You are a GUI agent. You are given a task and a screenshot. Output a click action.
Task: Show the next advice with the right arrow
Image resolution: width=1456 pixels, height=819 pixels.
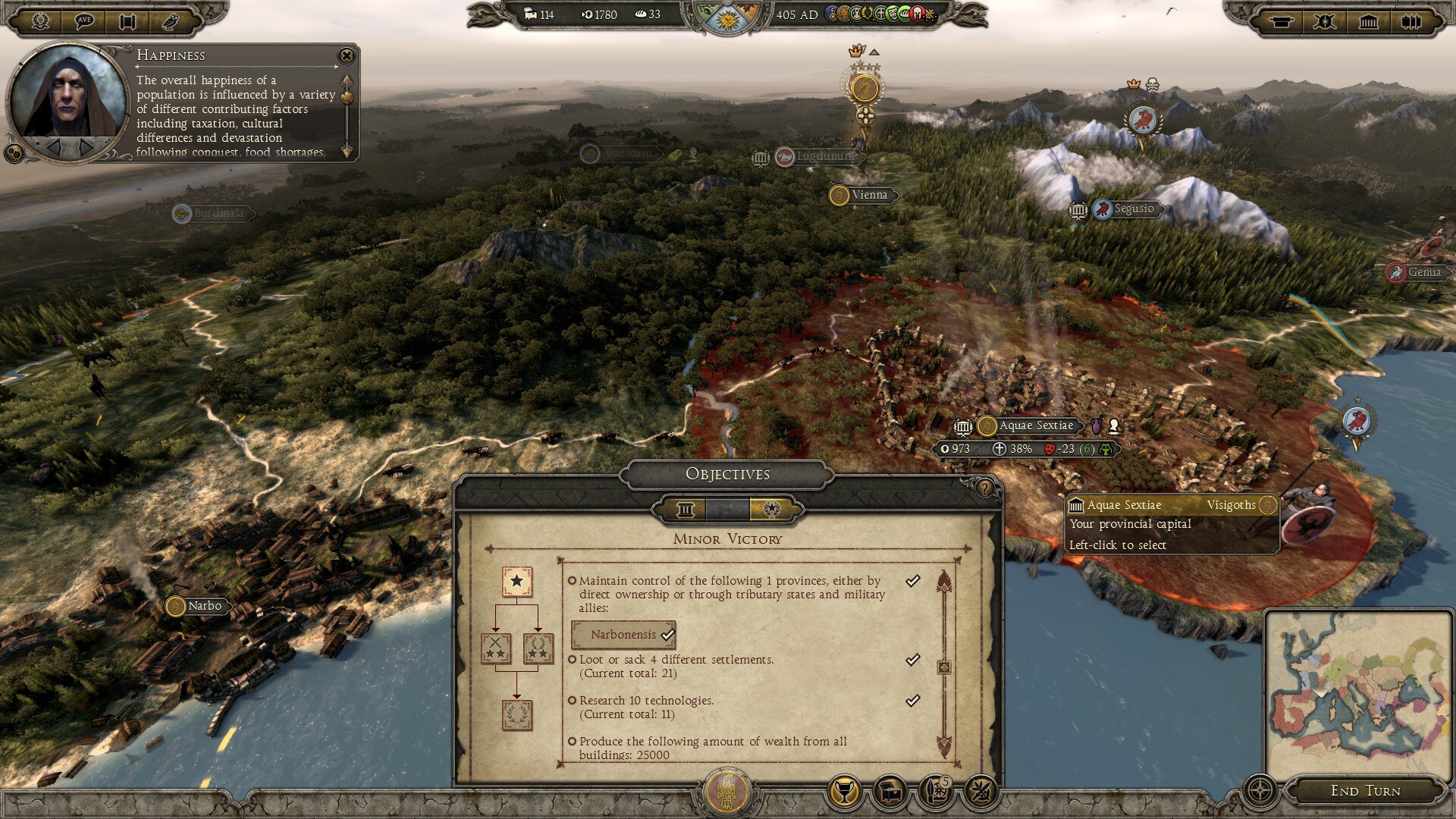coord(88,147)
